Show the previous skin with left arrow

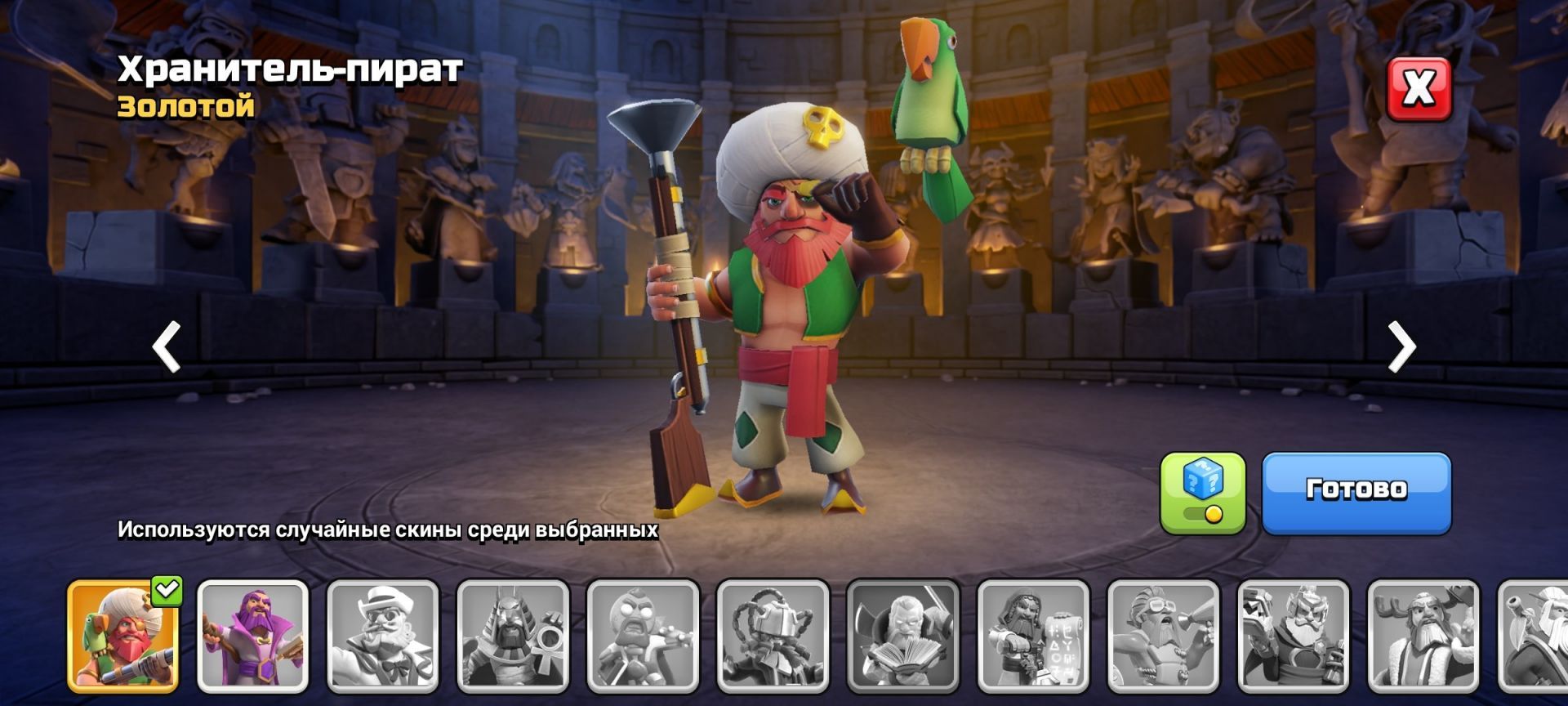pyautogui.click(x=167, y=347)
